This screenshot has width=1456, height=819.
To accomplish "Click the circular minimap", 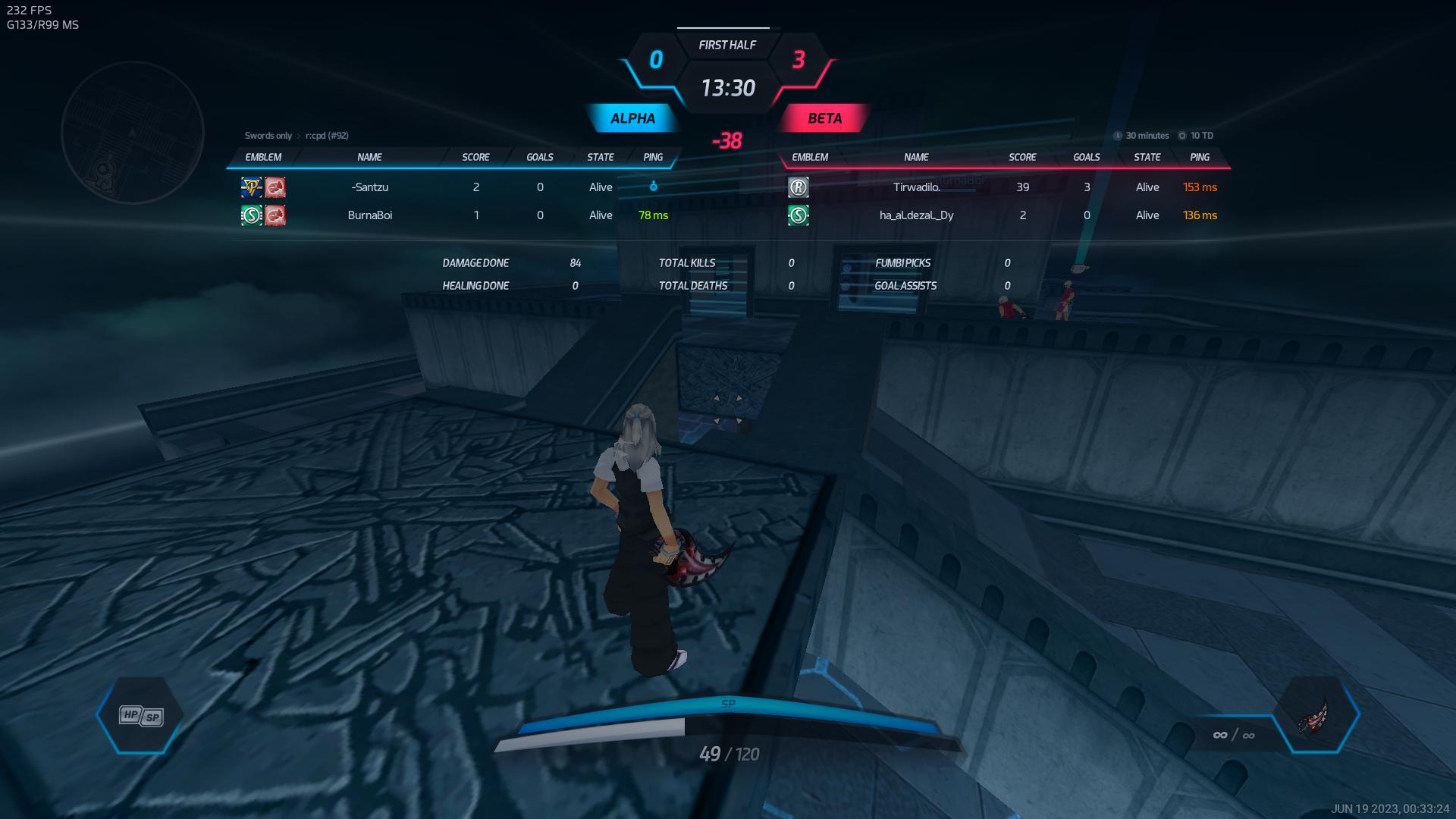I will tap(133, 133).
